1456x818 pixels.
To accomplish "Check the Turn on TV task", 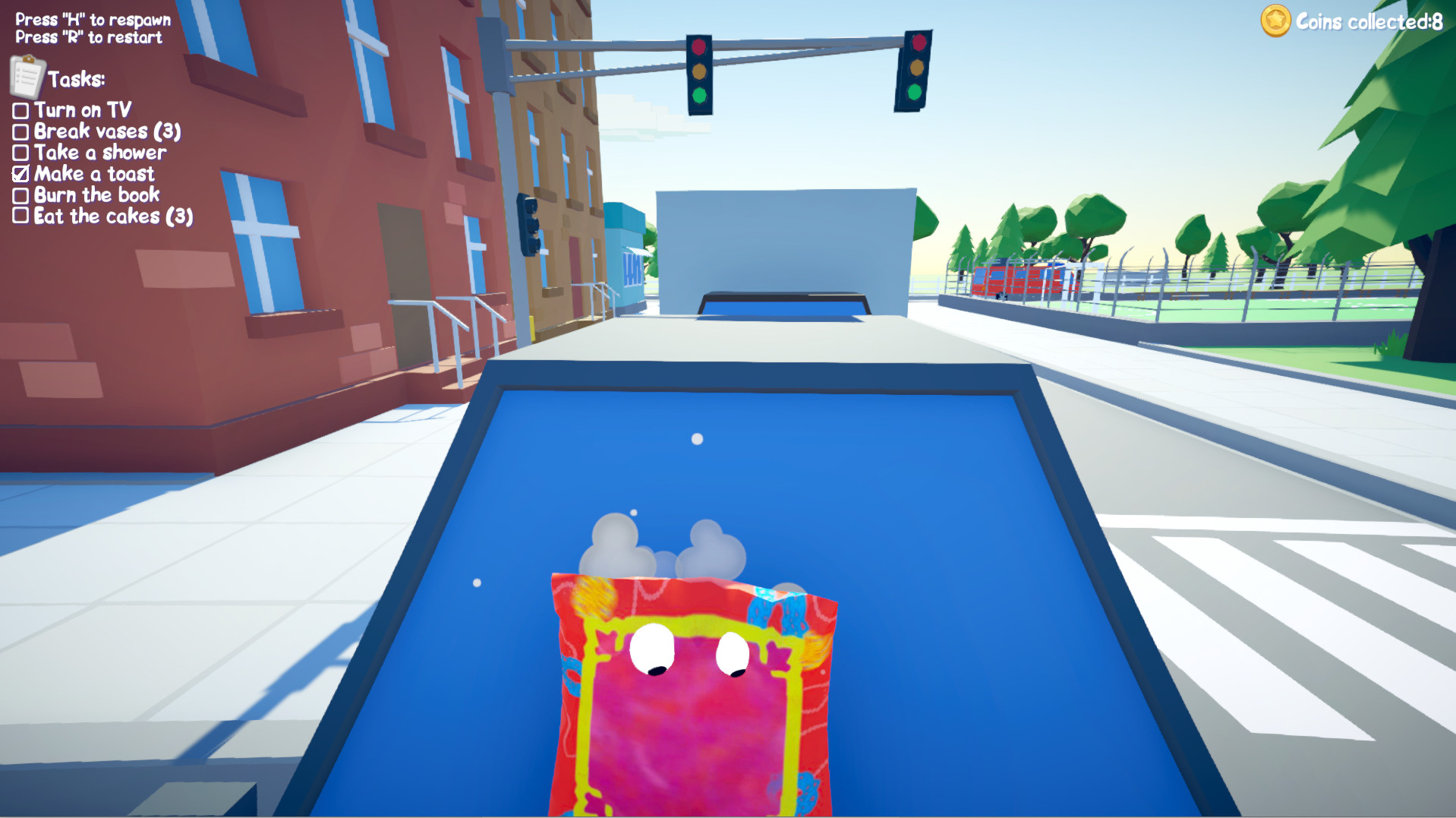I will pyautogui.click(x=20, y=110).
